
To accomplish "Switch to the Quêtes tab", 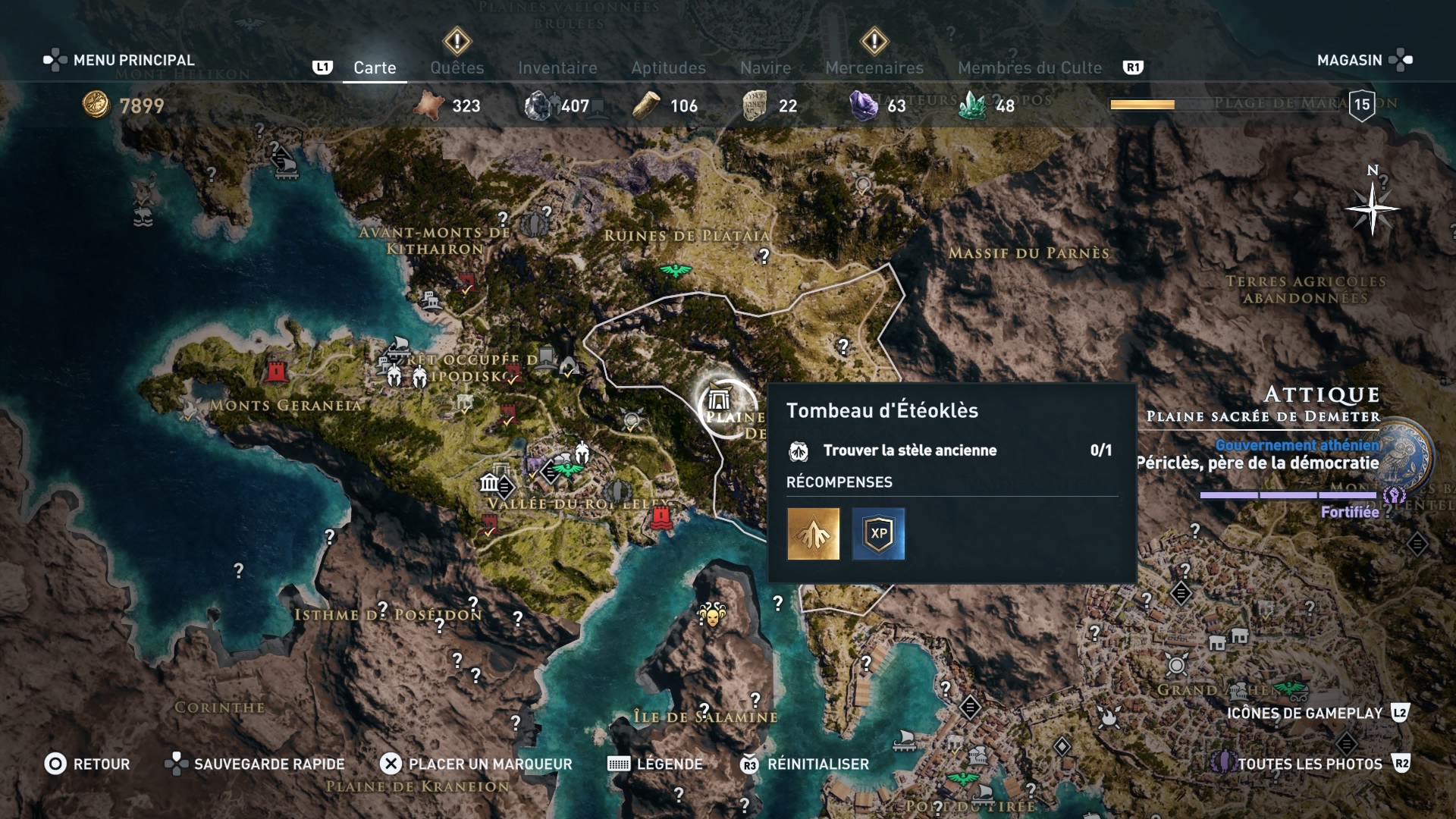I will pos(457,67).
